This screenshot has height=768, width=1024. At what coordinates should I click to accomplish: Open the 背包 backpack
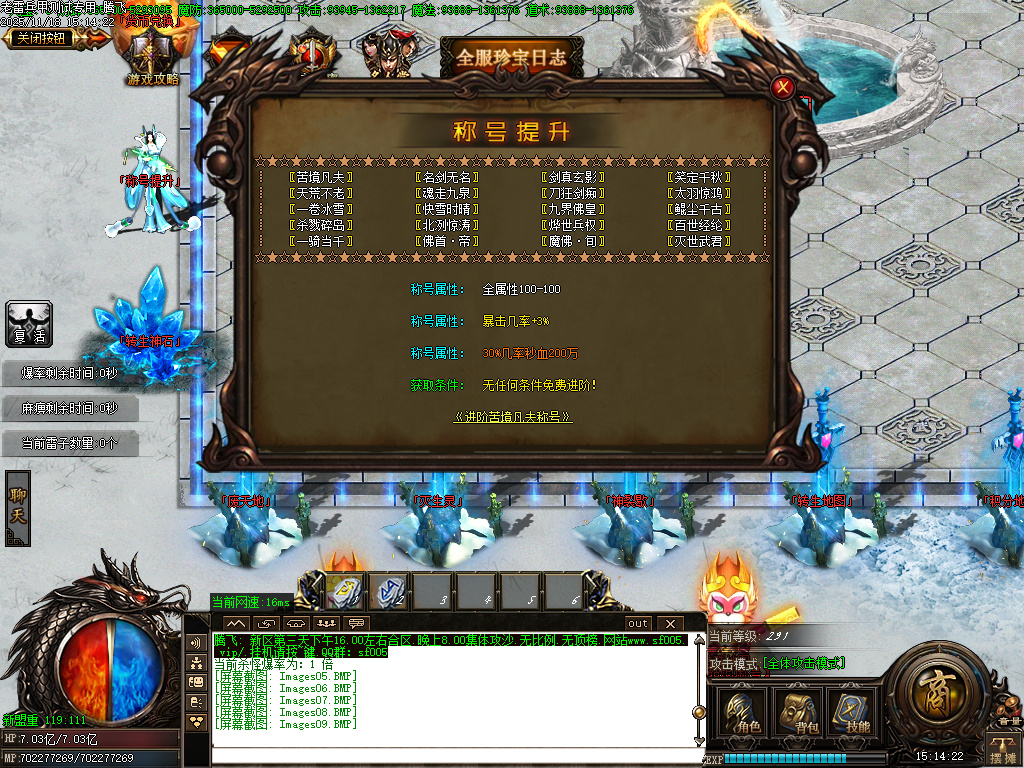[x=797, y=713]
